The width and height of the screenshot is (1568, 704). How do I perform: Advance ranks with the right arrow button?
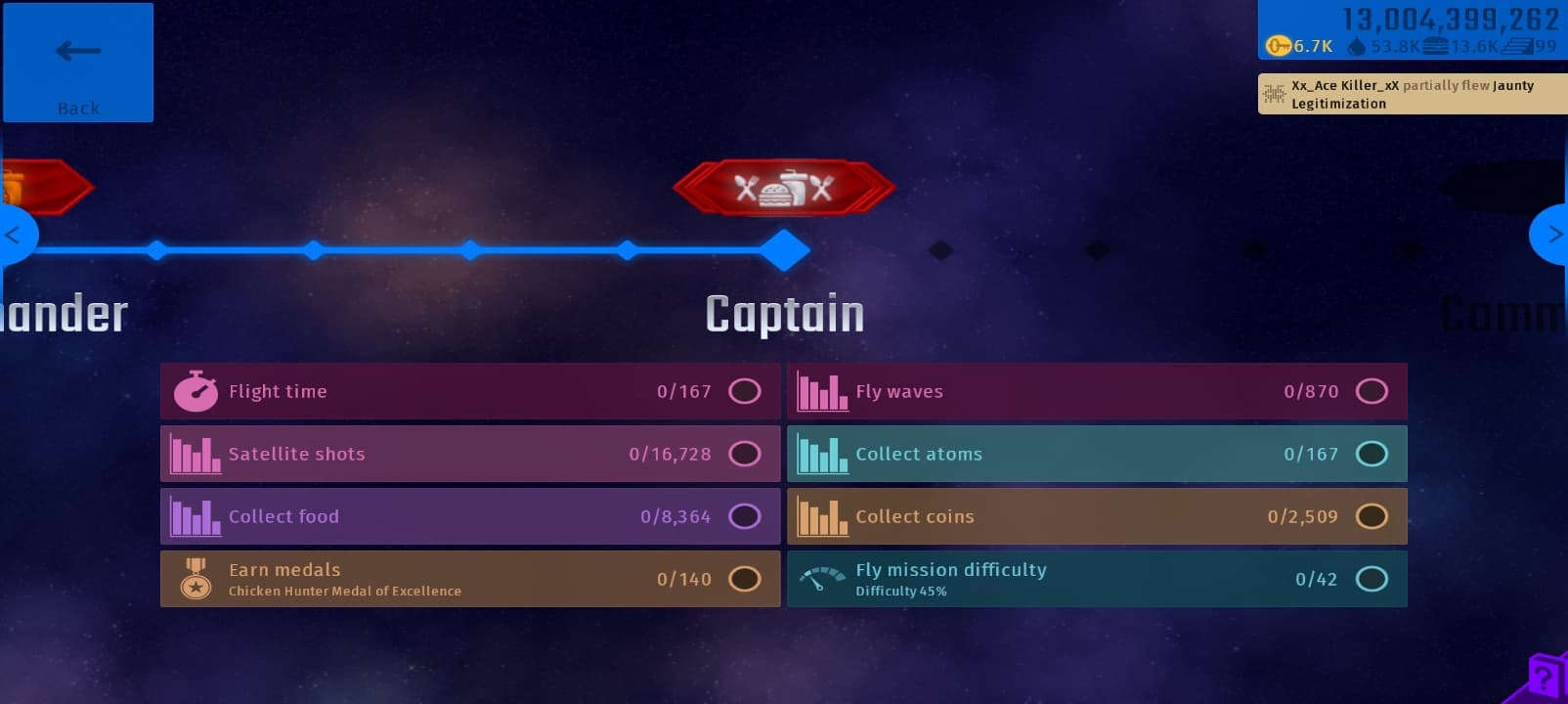1551,235
